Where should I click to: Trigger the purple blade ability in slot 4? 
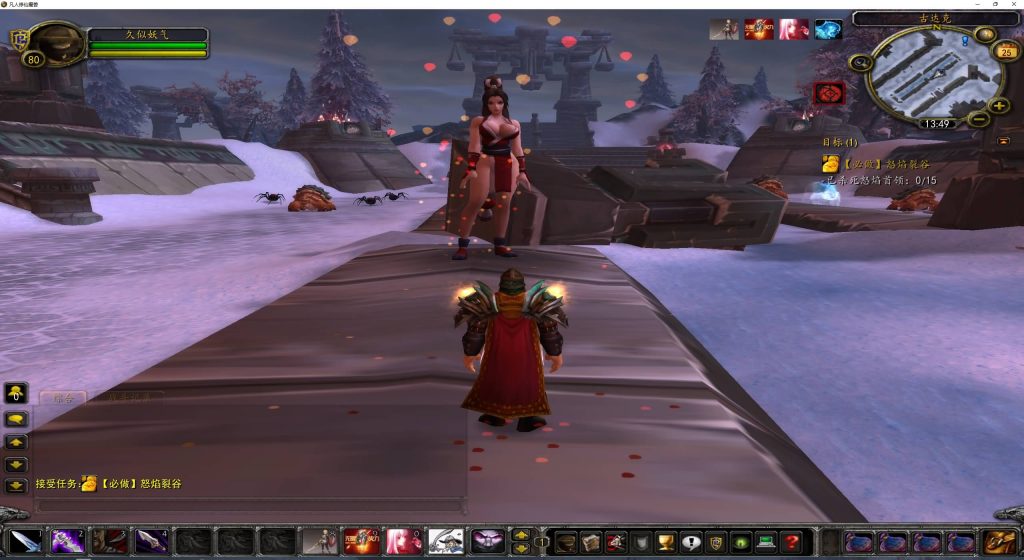151,542
